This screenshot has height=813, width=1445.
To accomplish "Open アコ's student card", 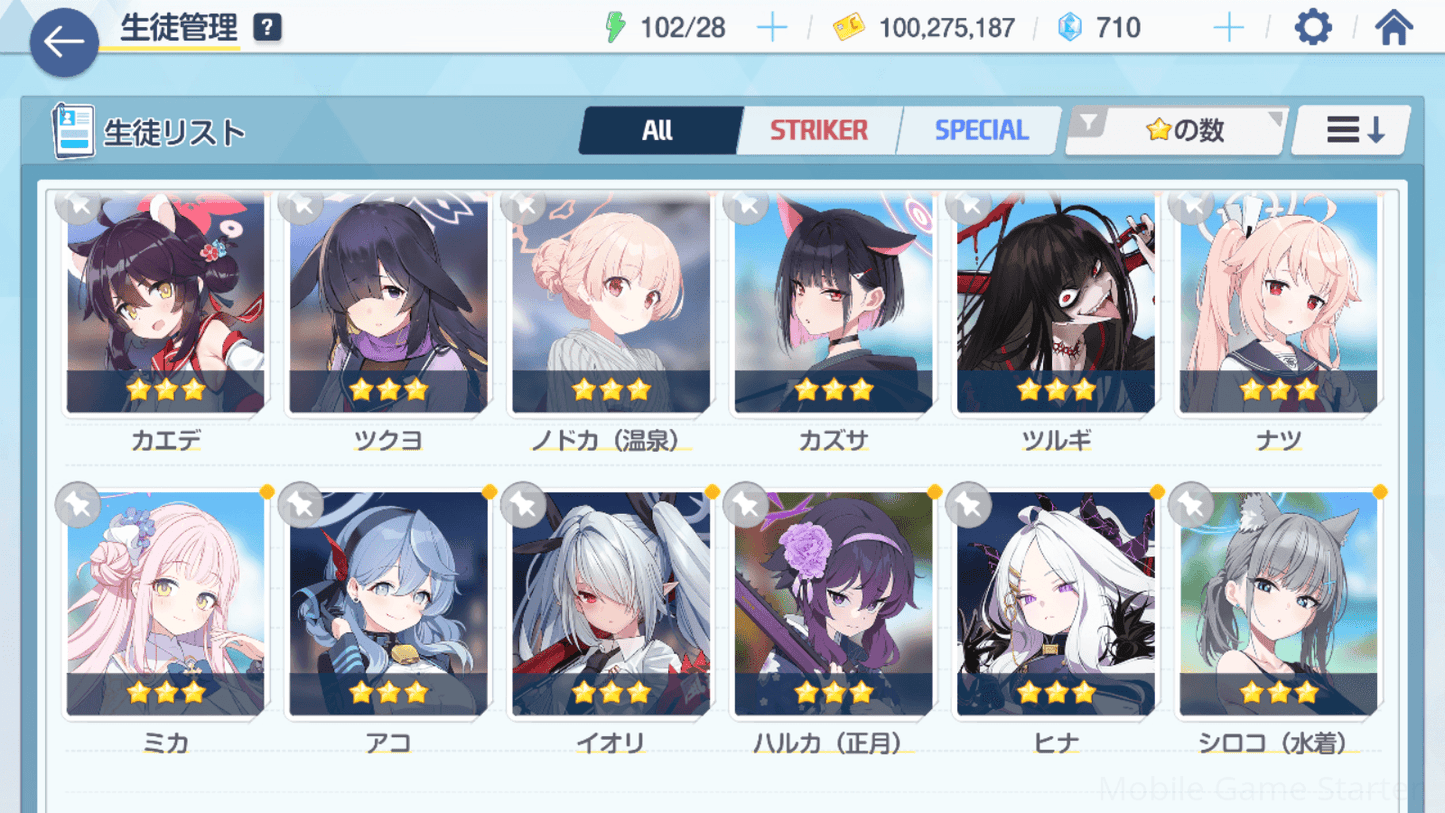I will click(388, 605).
